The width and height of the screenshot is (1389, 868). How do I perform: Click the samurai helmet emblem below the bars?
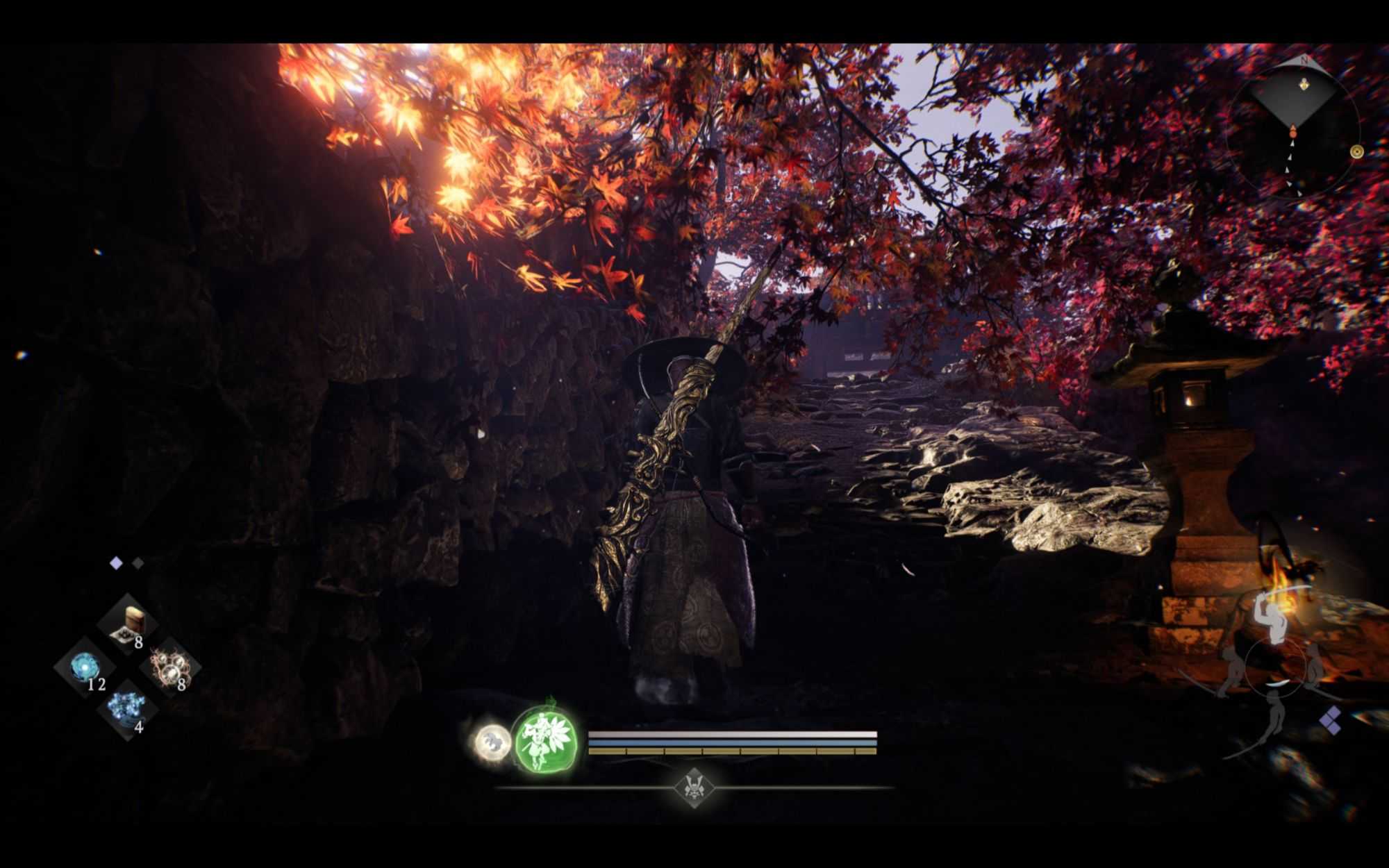click(x=693, y=787)
